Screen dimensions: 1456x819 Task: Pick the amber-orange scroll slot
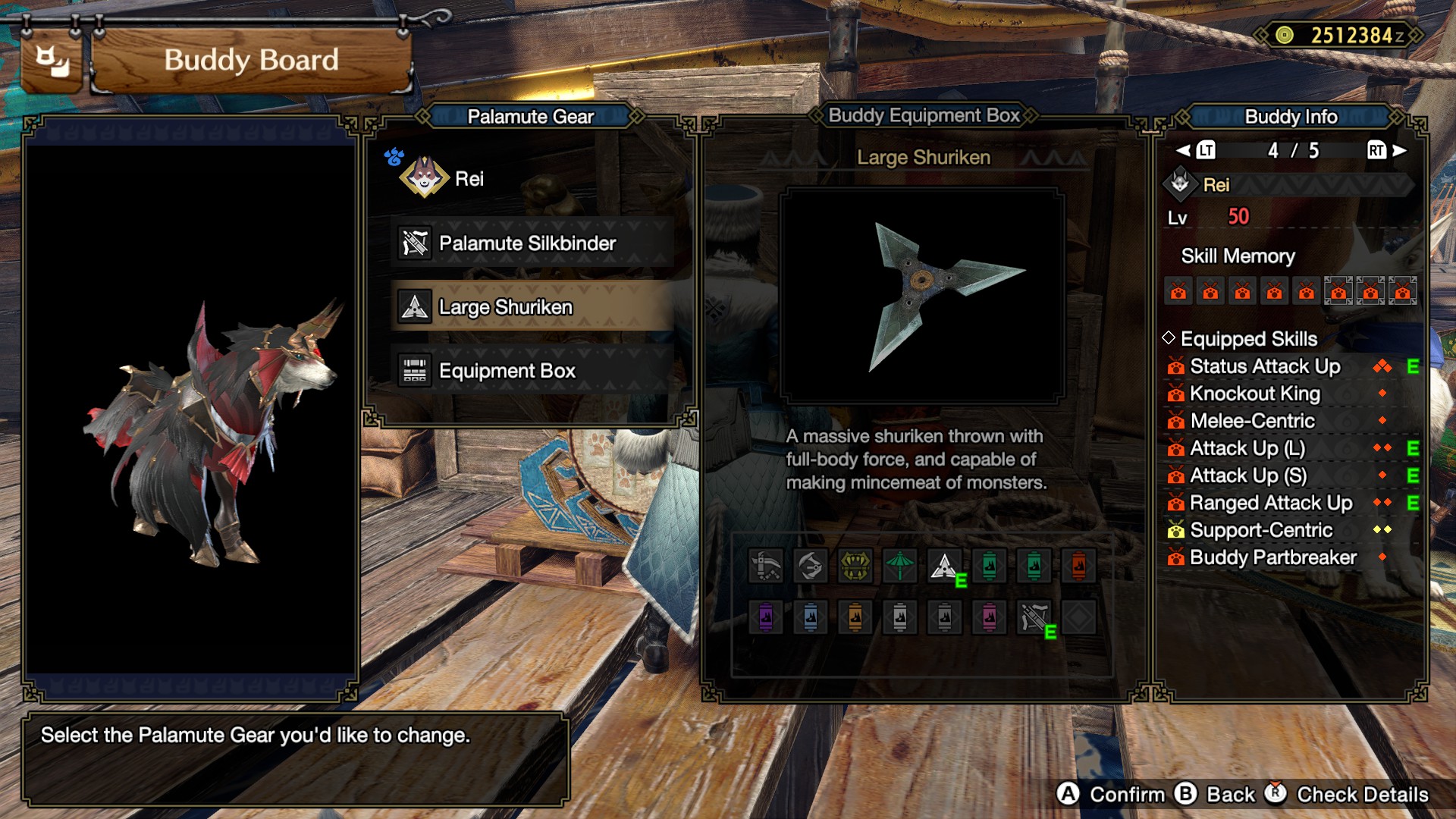[855, 617]
